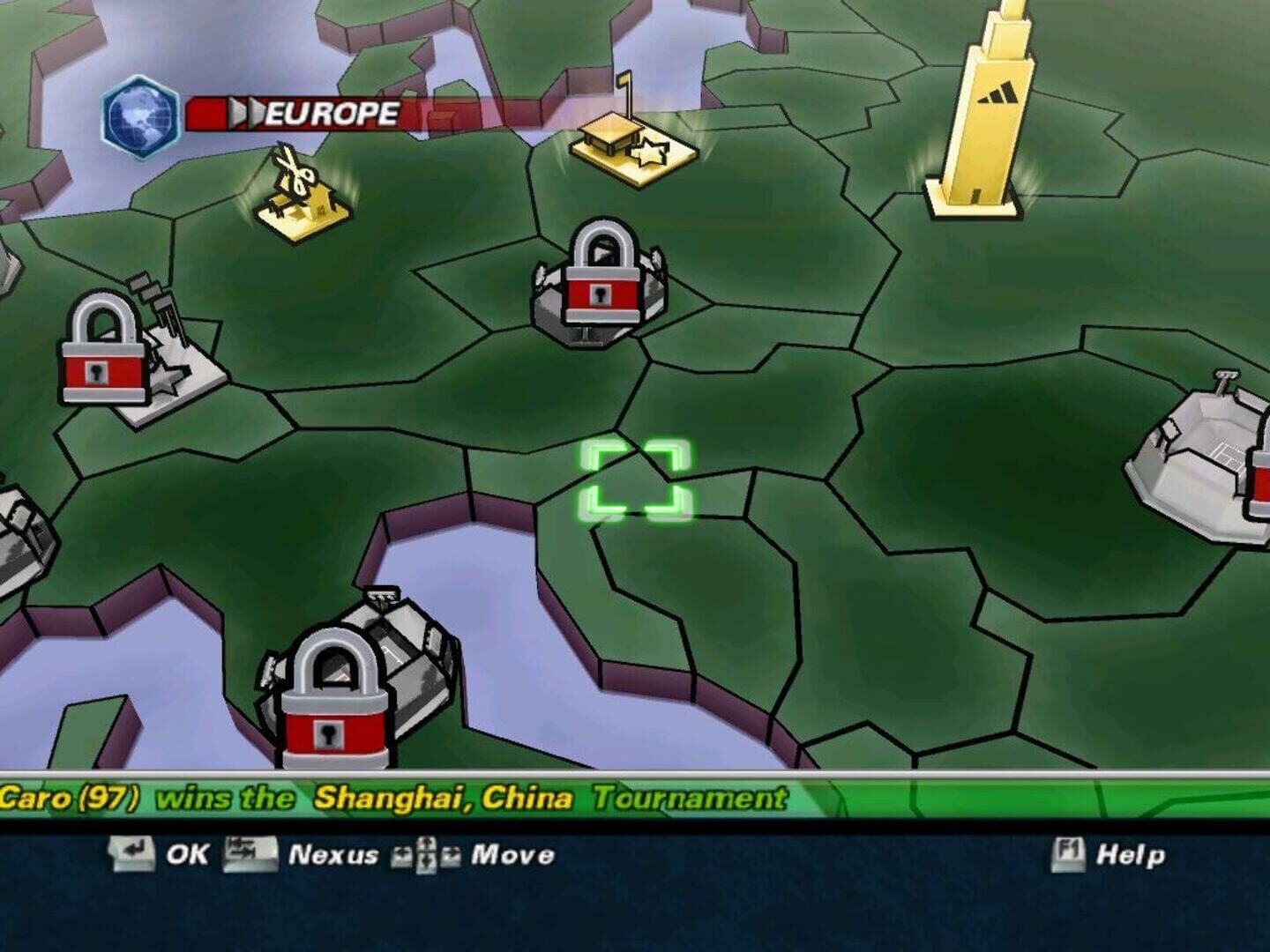Select the territory inside the green cursor brackets

pos(633,479)
